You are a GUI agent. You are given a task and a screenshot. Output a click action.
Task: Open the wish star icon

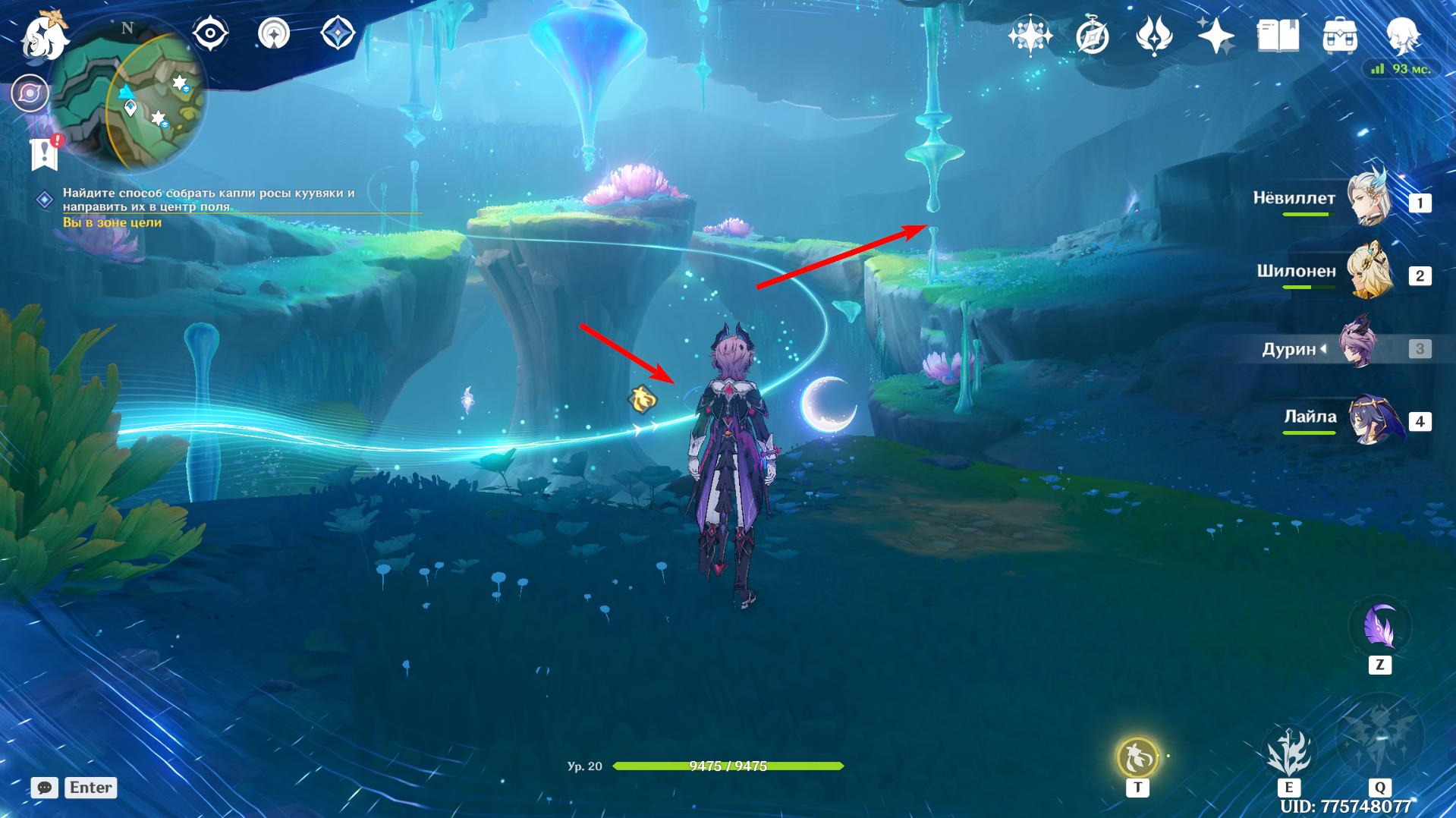coord(1030,36)
